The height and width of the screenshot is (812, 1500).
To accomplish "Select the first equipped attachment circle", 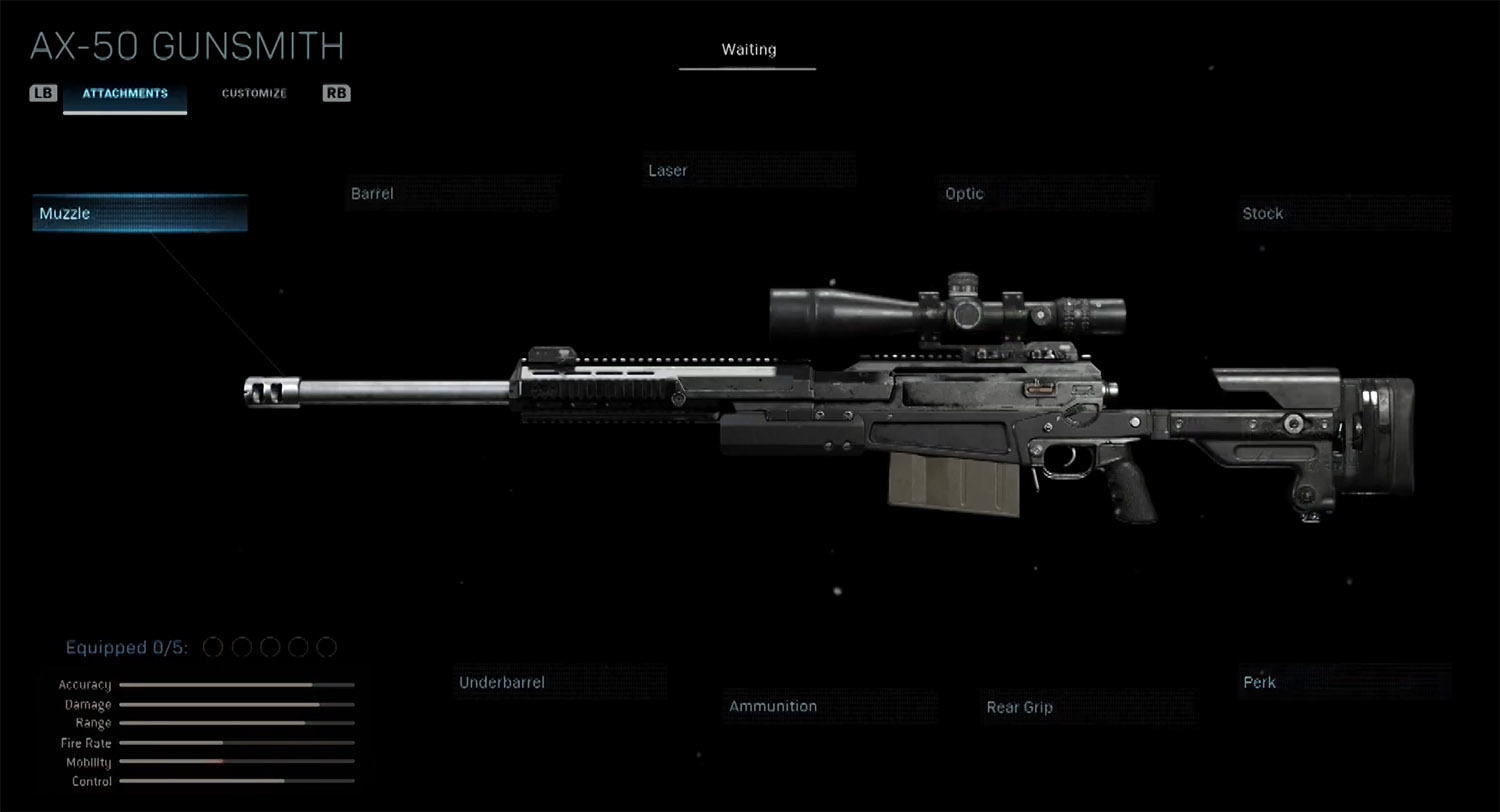I will pos(212,647).
